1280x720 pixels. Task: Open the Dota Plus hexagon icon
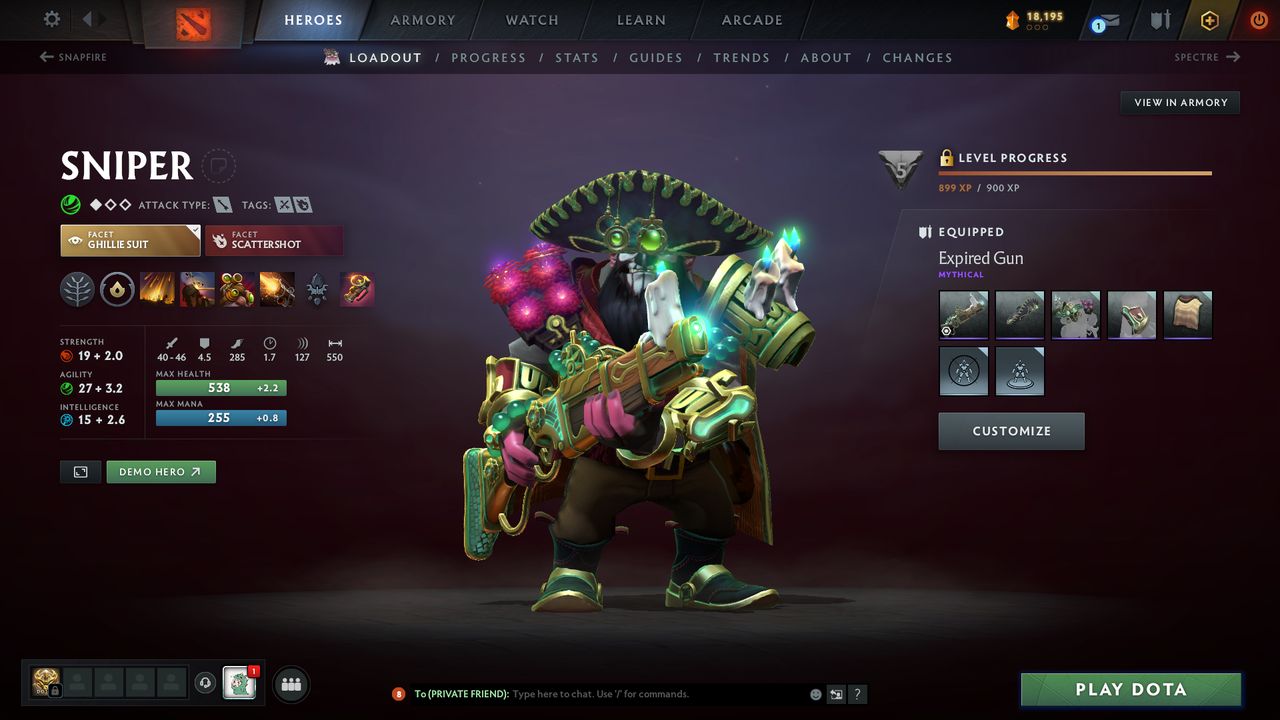1209,20
